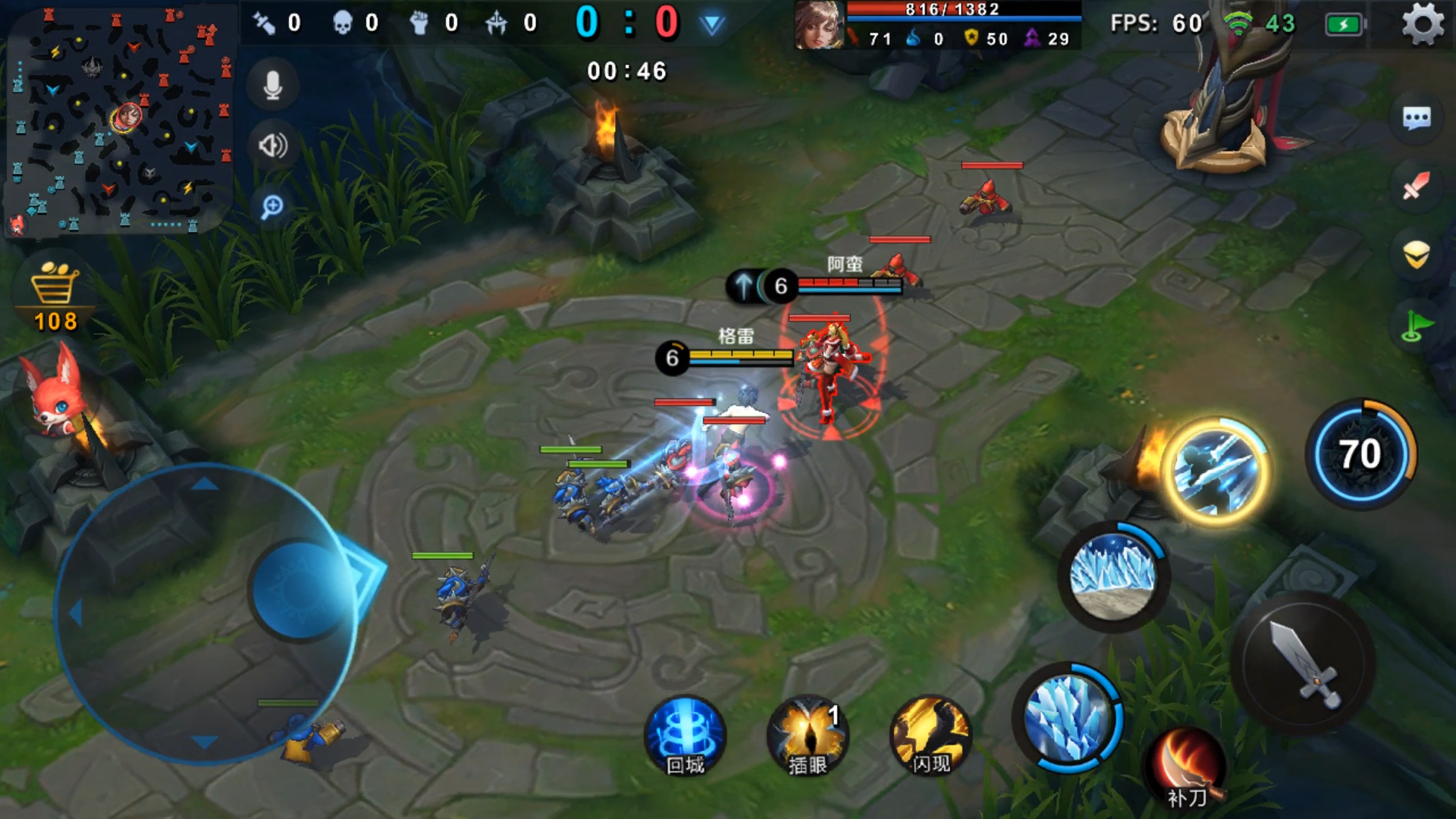This screenshot has width=1456, height=819.
Task: Open the settings gear menu
Action: click(x=1422, y=24)
